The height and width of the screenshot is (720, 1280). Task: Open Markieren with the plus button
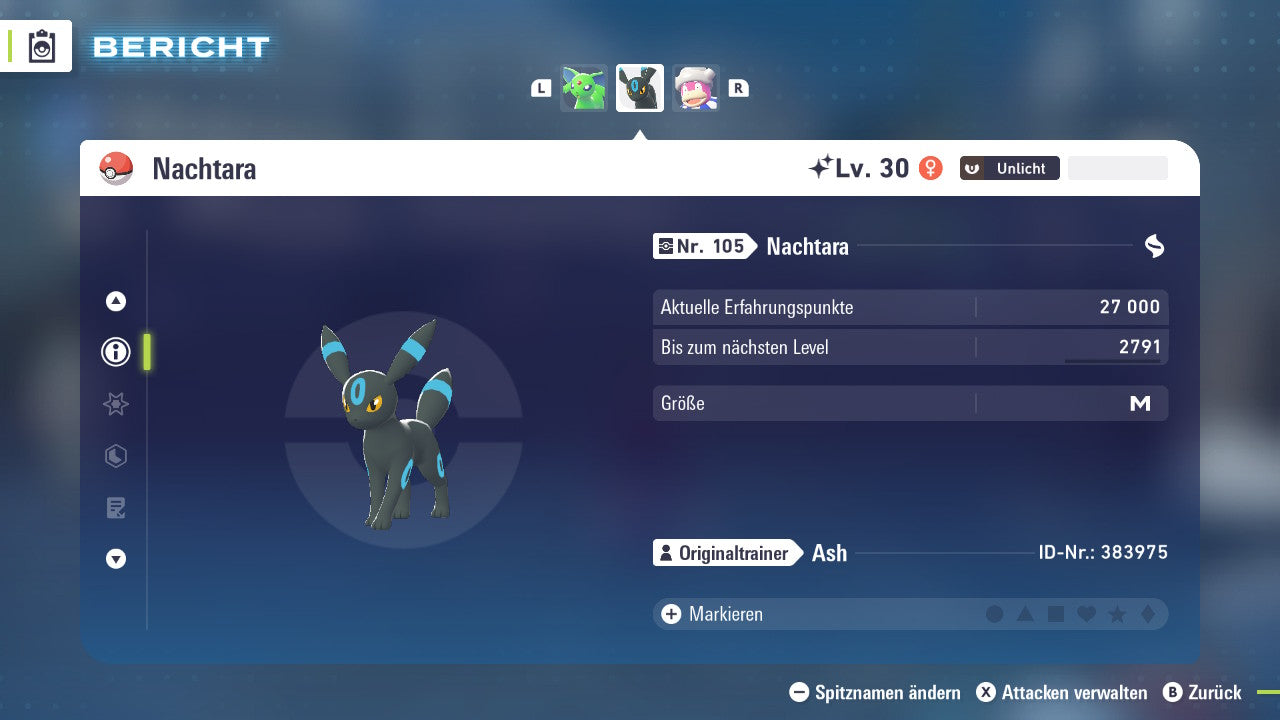click(x=670, y=614)
